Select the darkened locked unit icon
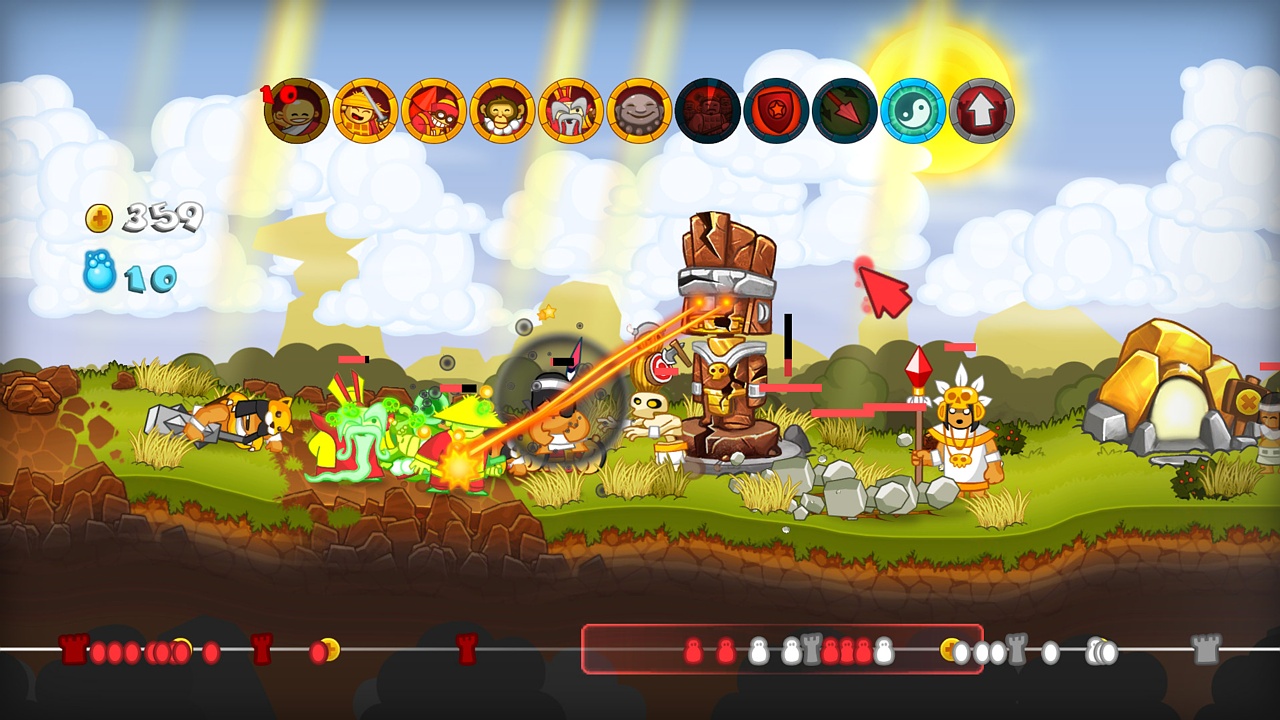The image size is (1280, 720). tap(709, 110)
